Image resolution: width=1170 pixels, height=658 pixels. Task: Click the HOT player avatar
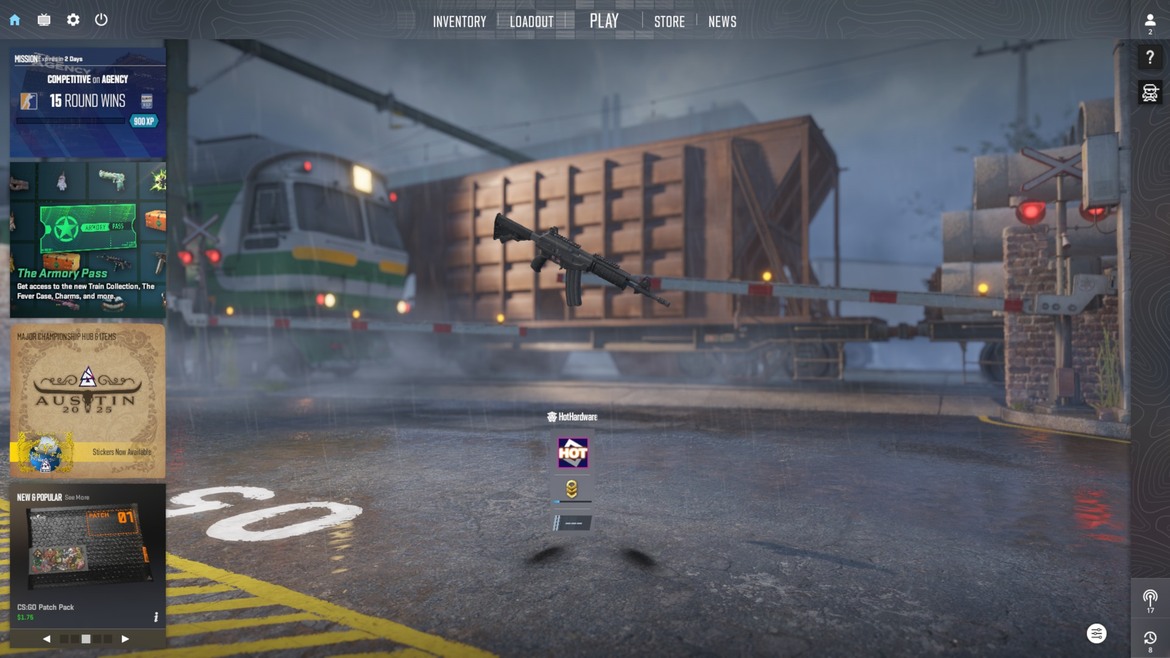(x=573, y=453)
